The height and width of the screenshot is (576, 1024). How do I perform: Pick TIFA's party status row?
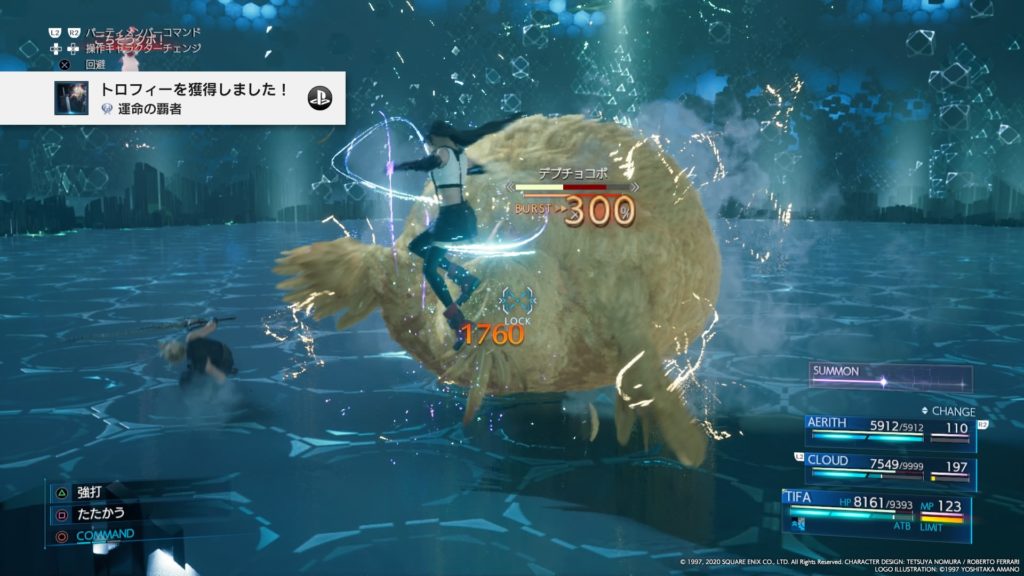click(x=878, y=510)
